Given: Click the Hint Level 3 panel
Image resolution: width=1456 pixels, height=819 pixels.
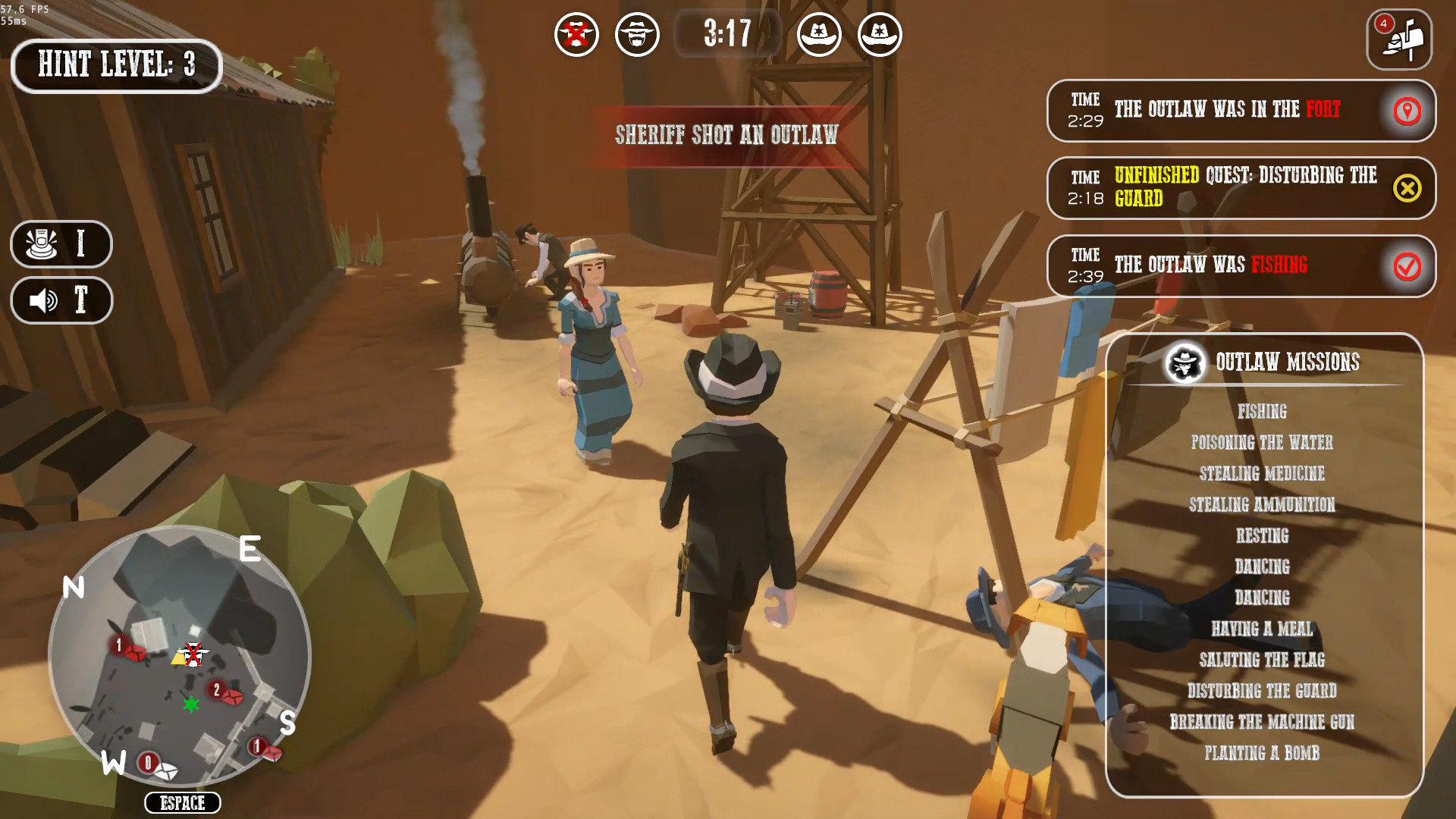Looking at the screenshot, I should (x=117, y=65).
